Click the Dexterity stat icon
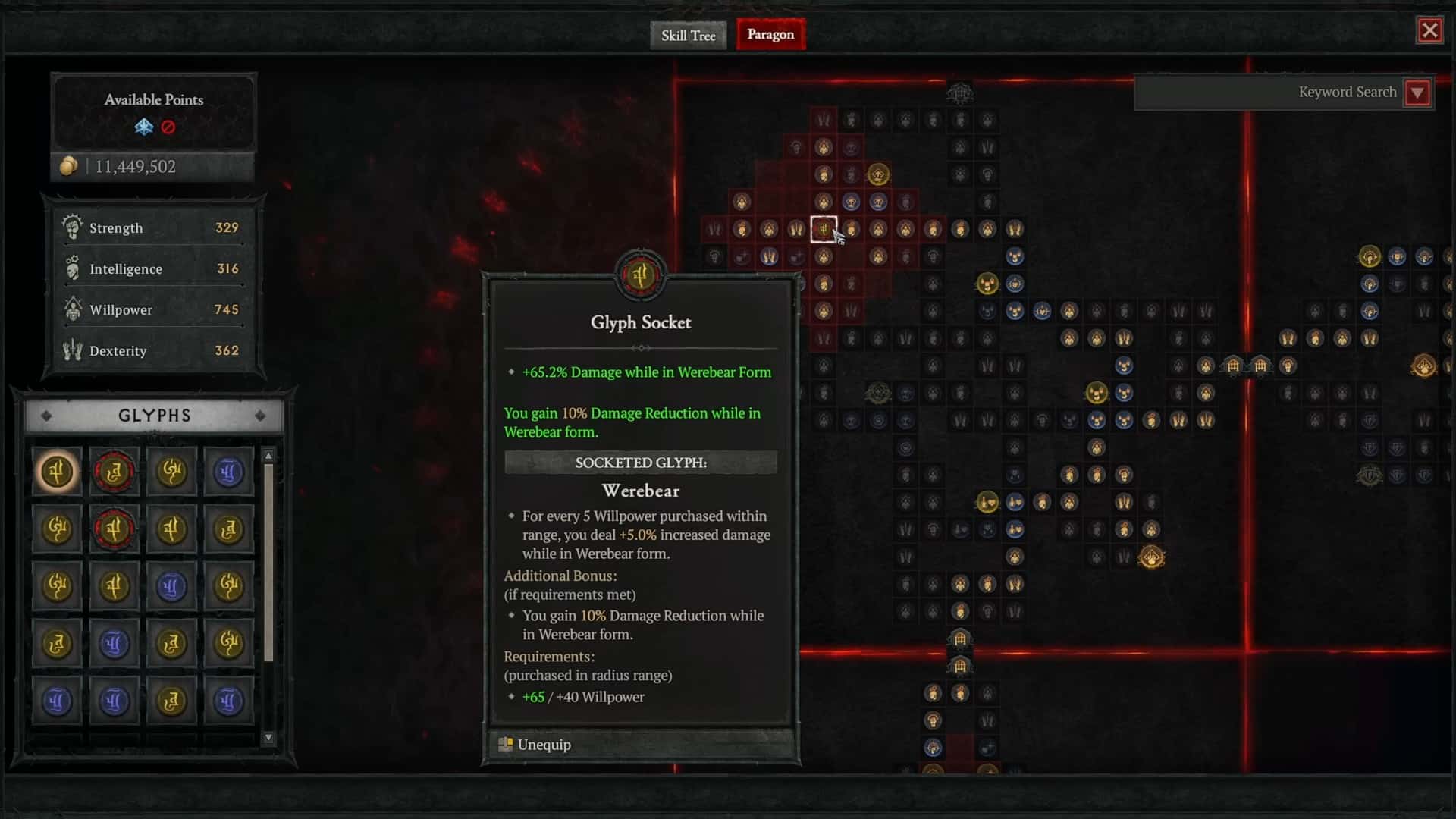Image resolution: width=1456 pixels, height=819 pixels. pos(72,350)
